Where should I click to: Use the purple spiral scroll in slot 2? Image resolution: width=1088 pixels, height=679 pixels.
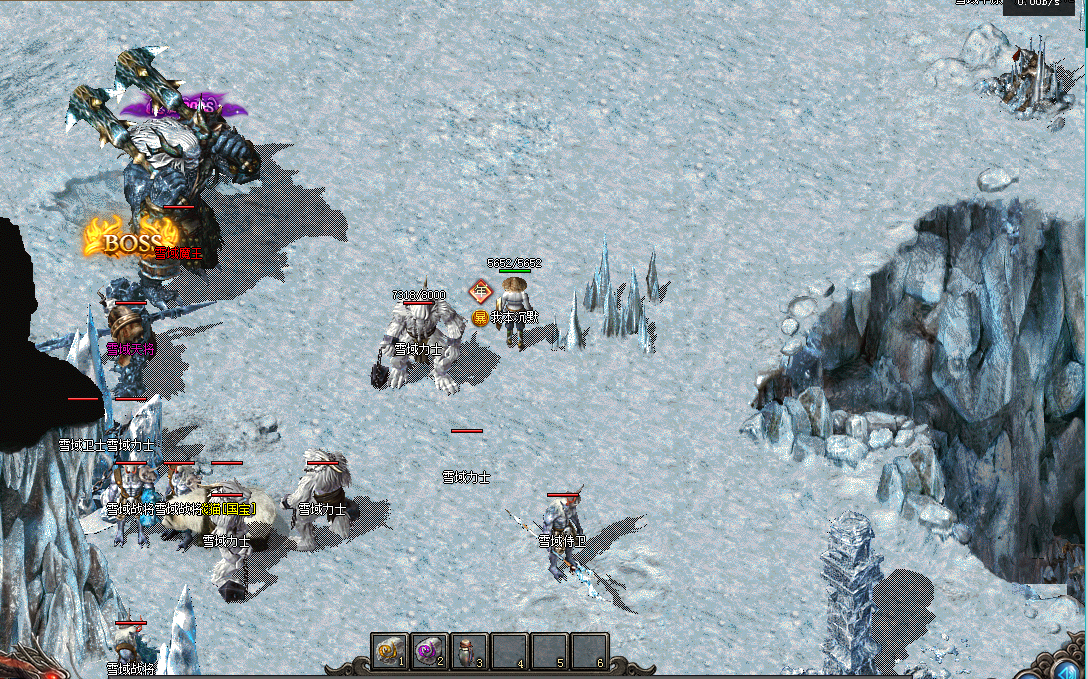pyautogui.click(x=429, y=651)
